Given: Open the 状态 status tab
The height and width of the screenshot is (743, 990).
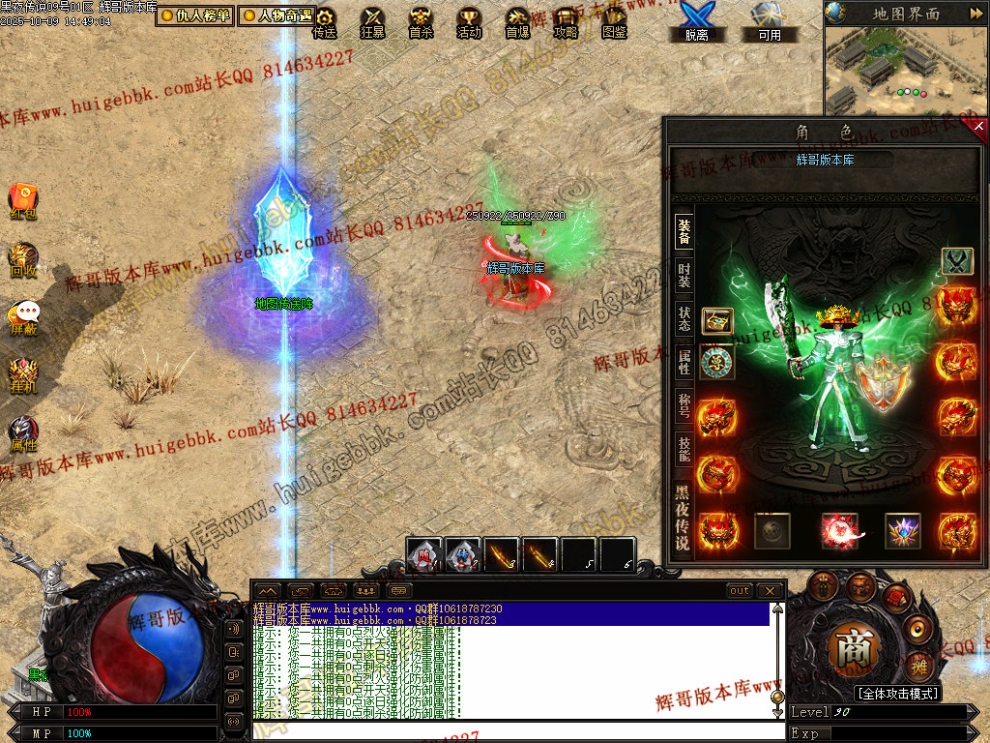Looking at the screenshot, I should tap(684, 320).
